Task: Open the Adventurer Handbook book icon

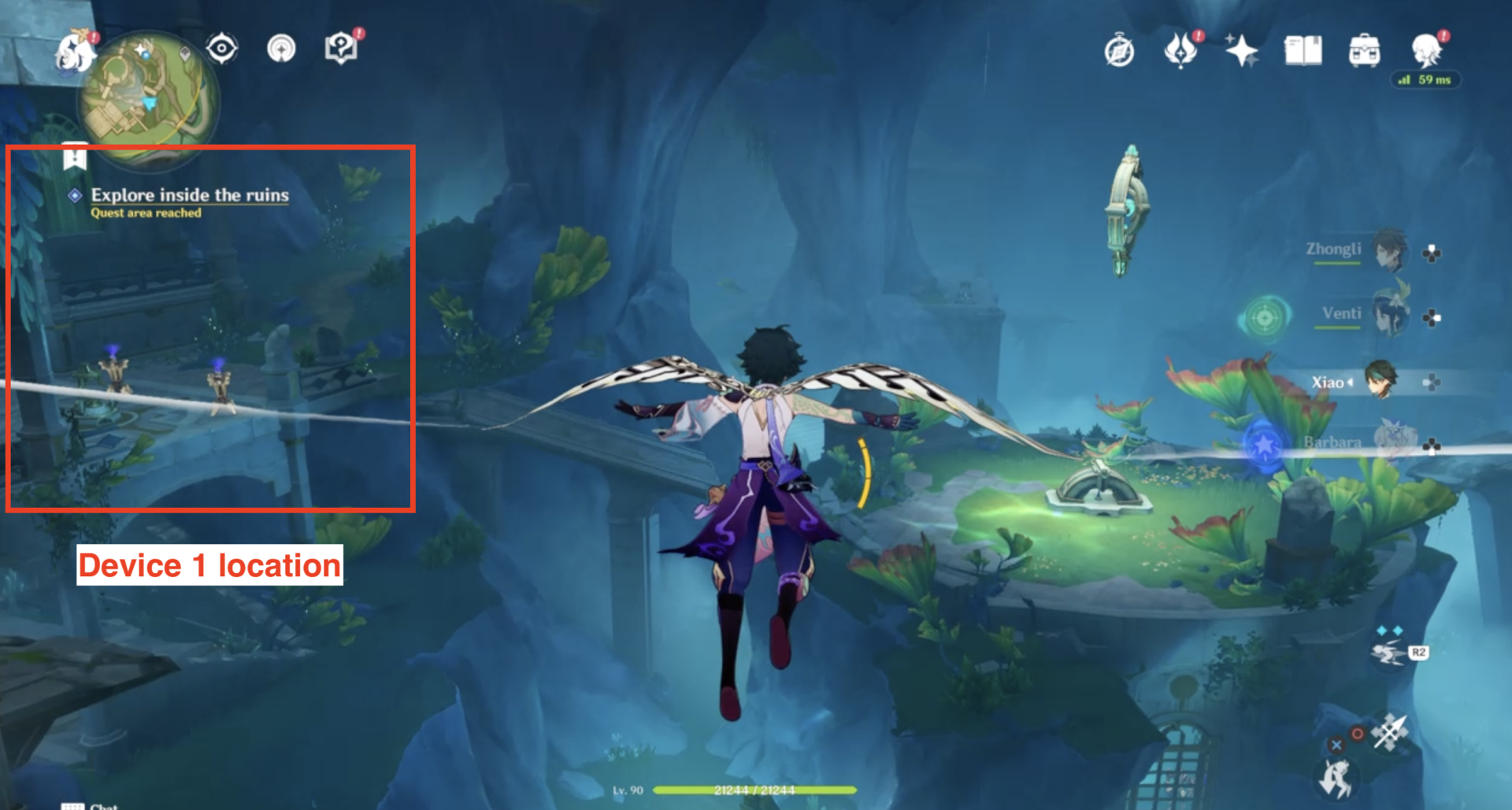Action: (1303, 50)
